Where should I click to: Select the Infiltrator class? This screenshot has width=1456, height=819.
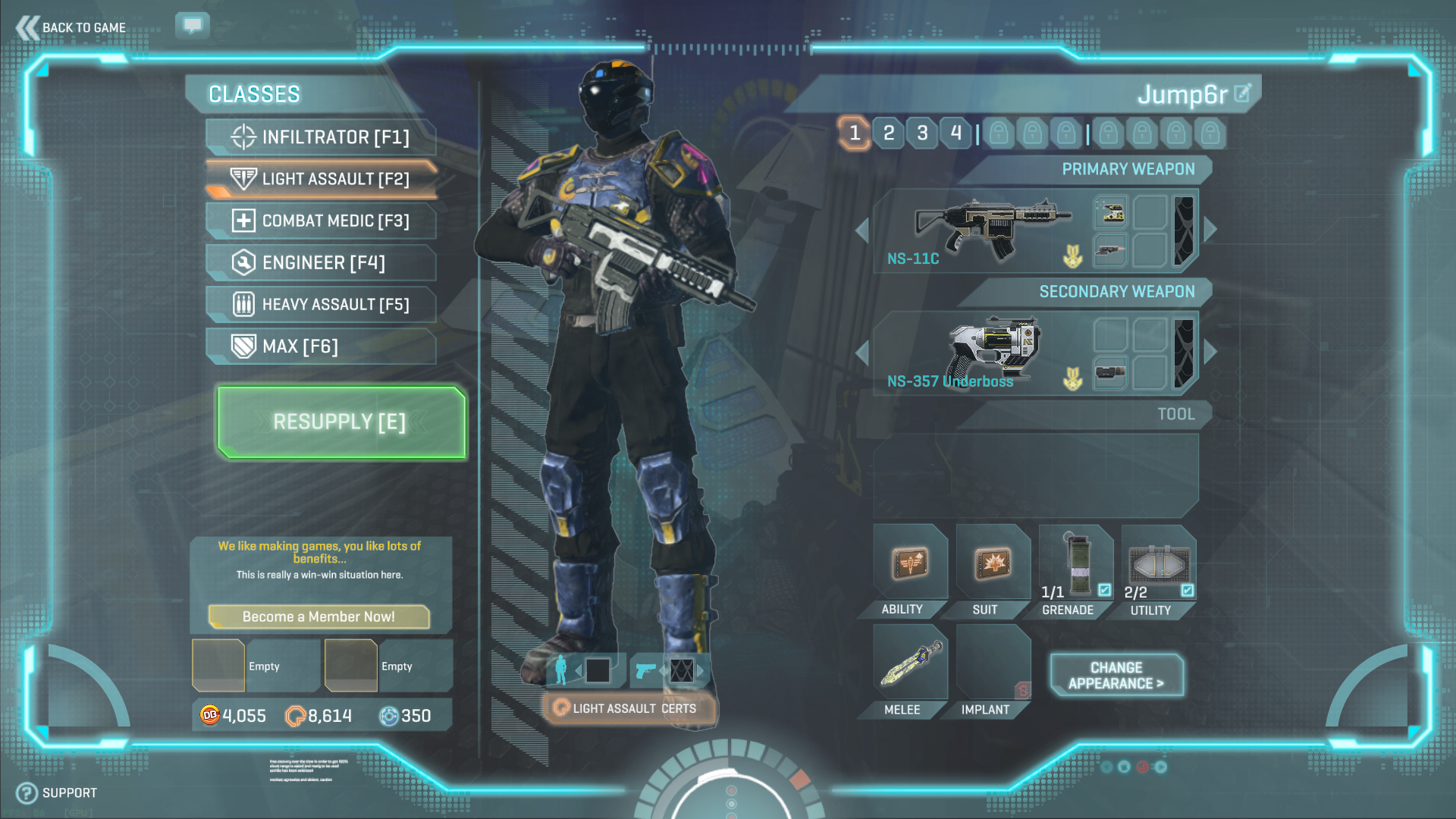[322, 137]
